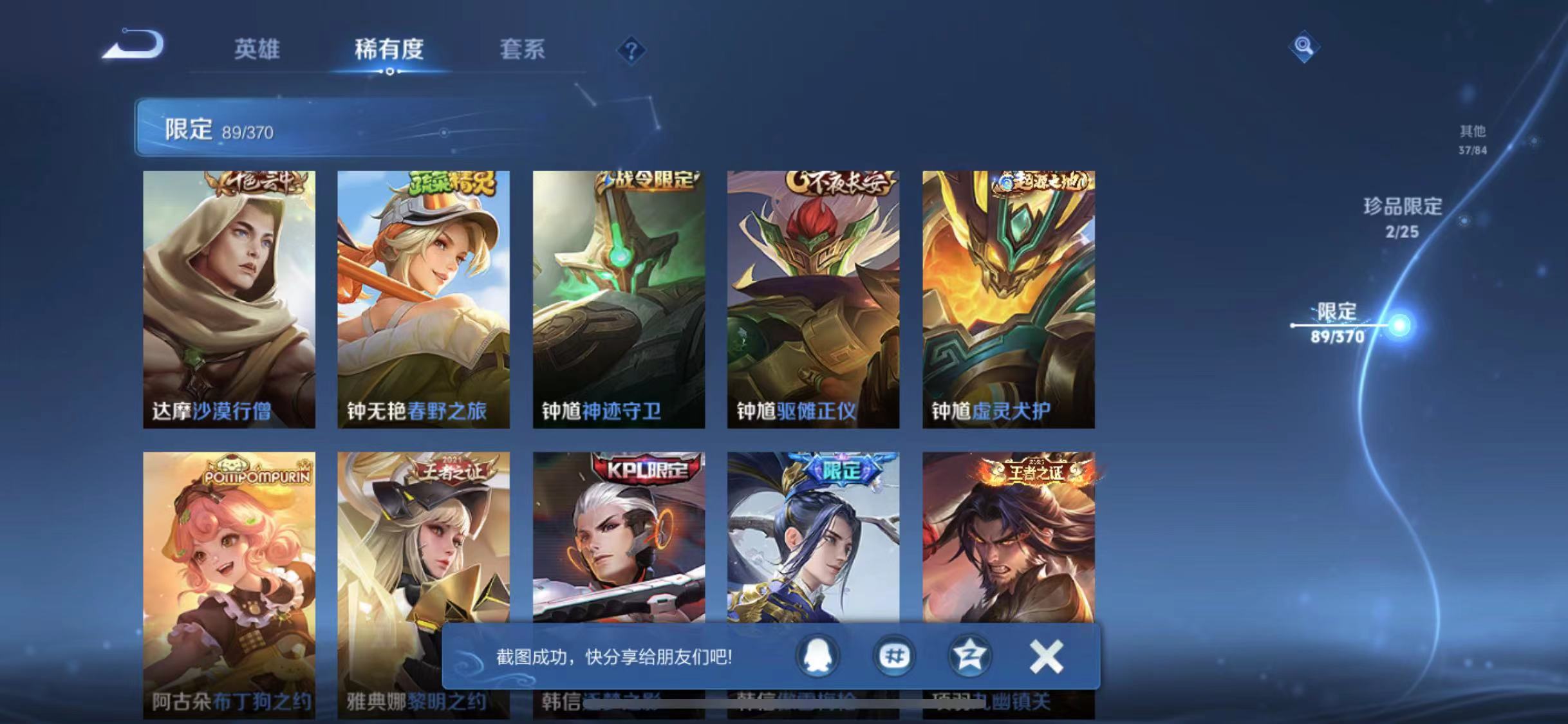The height and width of the screenshot is (724, 1568).
Task: Dismiss the share prompt with the X
Action: [x=1045, y=655]
